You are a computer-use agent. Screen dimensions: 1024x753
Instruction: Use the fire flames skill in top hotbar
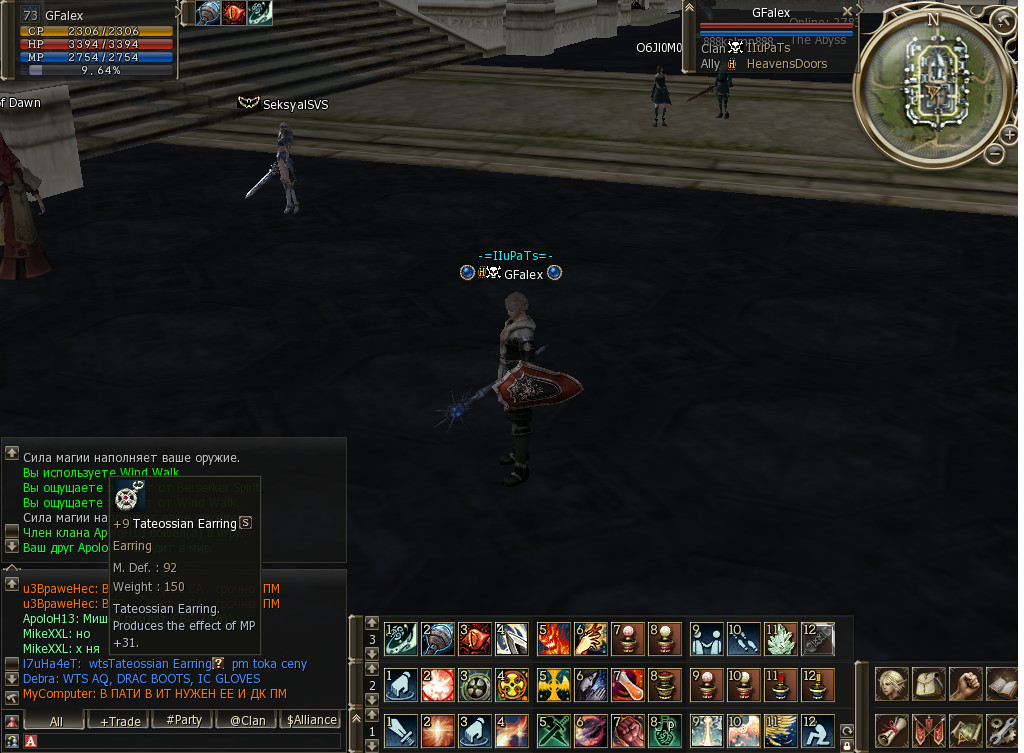tap(553, 637)
